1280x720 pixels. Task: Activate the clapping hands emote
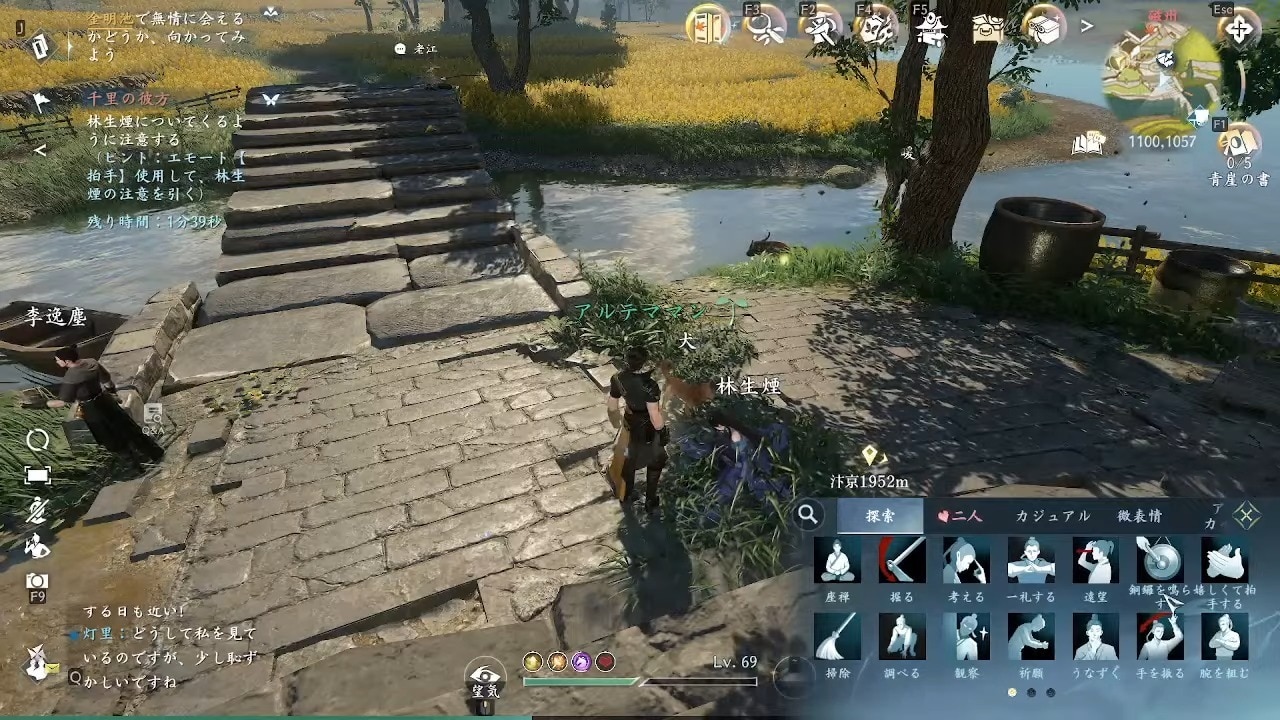[x=1224, y=561]
